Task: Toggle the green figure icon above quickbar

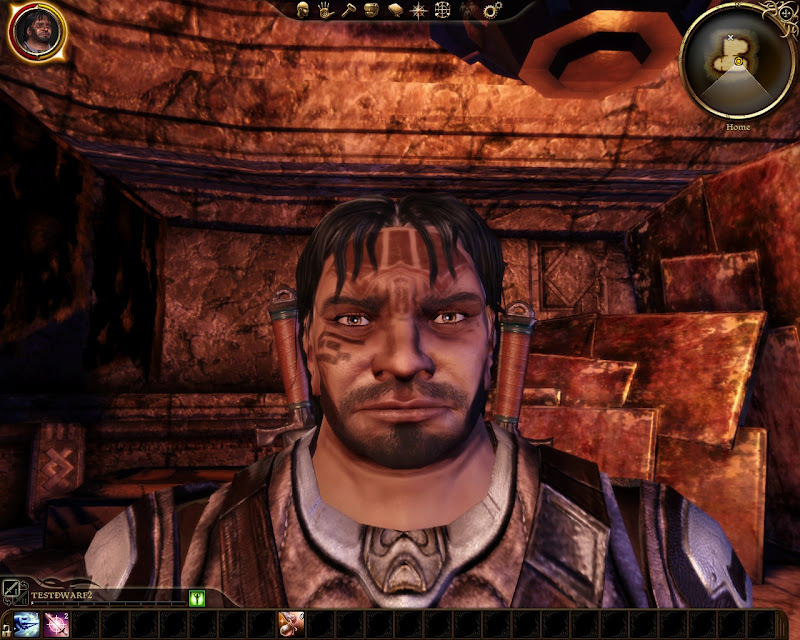Action: tap(197, 598)
